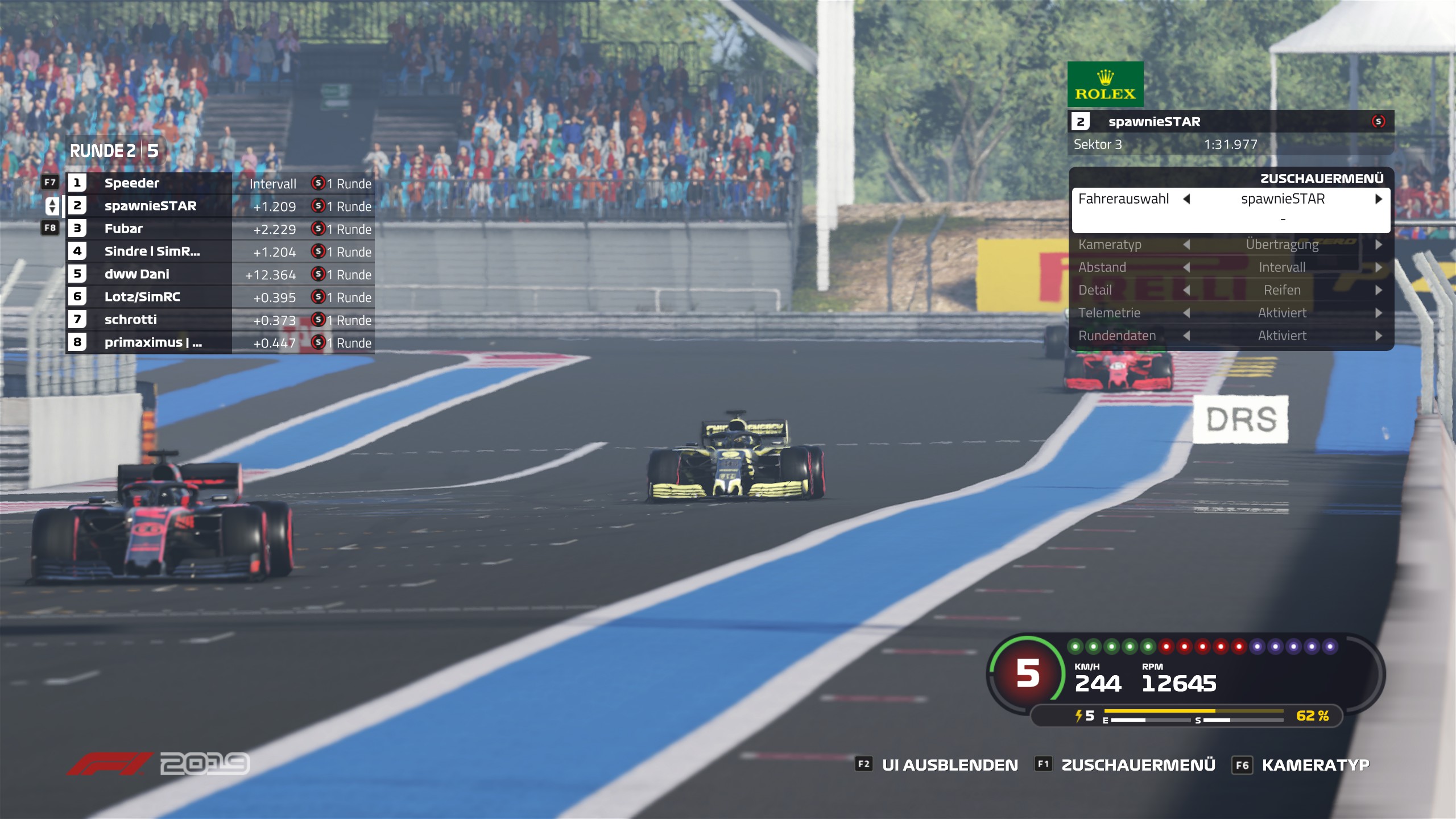The image size is (1456, 819).
Task: Pick dww Dani in the timing tower
Action: click(x=136, y=274)
